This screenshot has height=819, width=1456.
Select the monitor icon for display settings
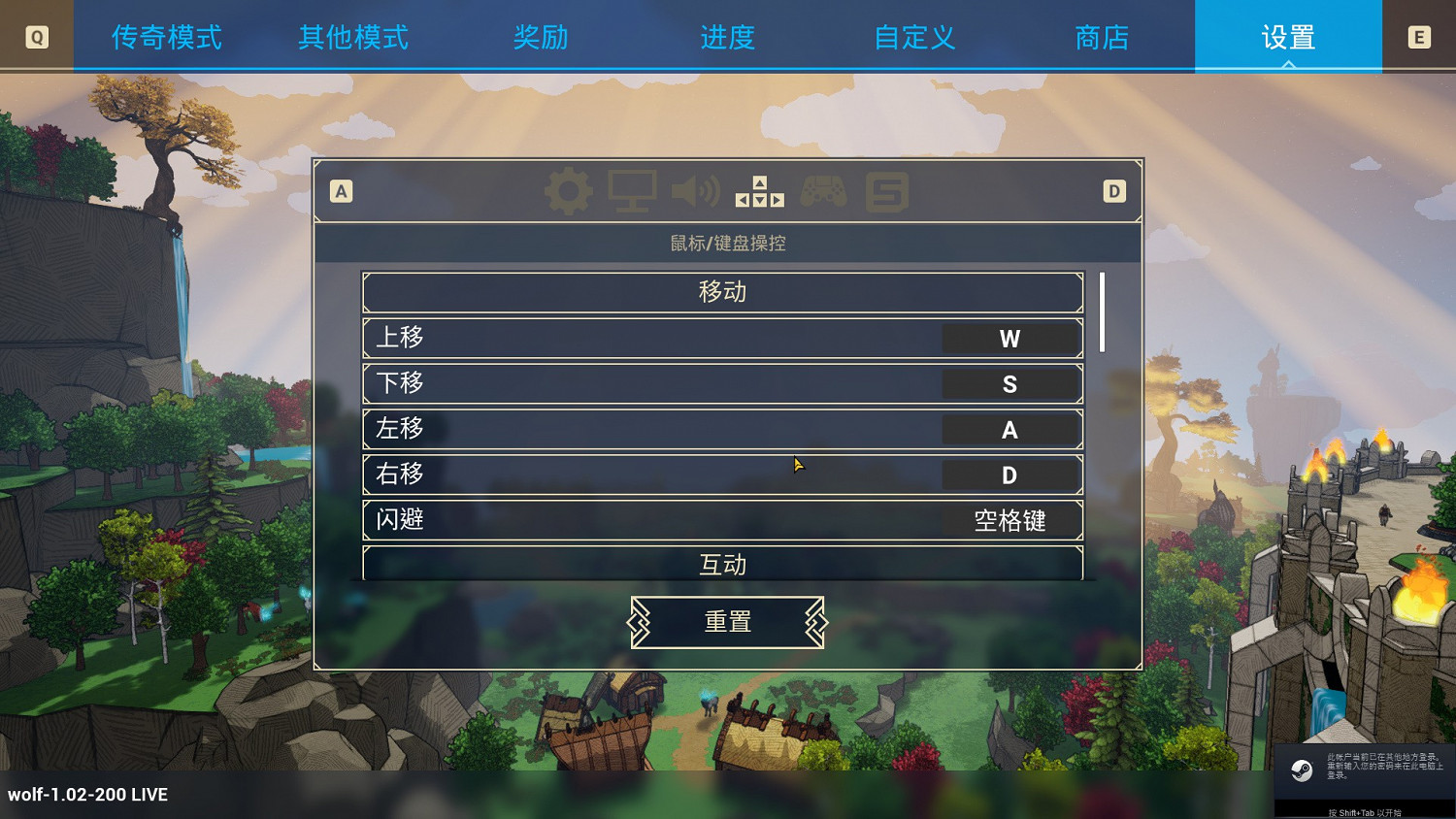click(x=632, y=190)
